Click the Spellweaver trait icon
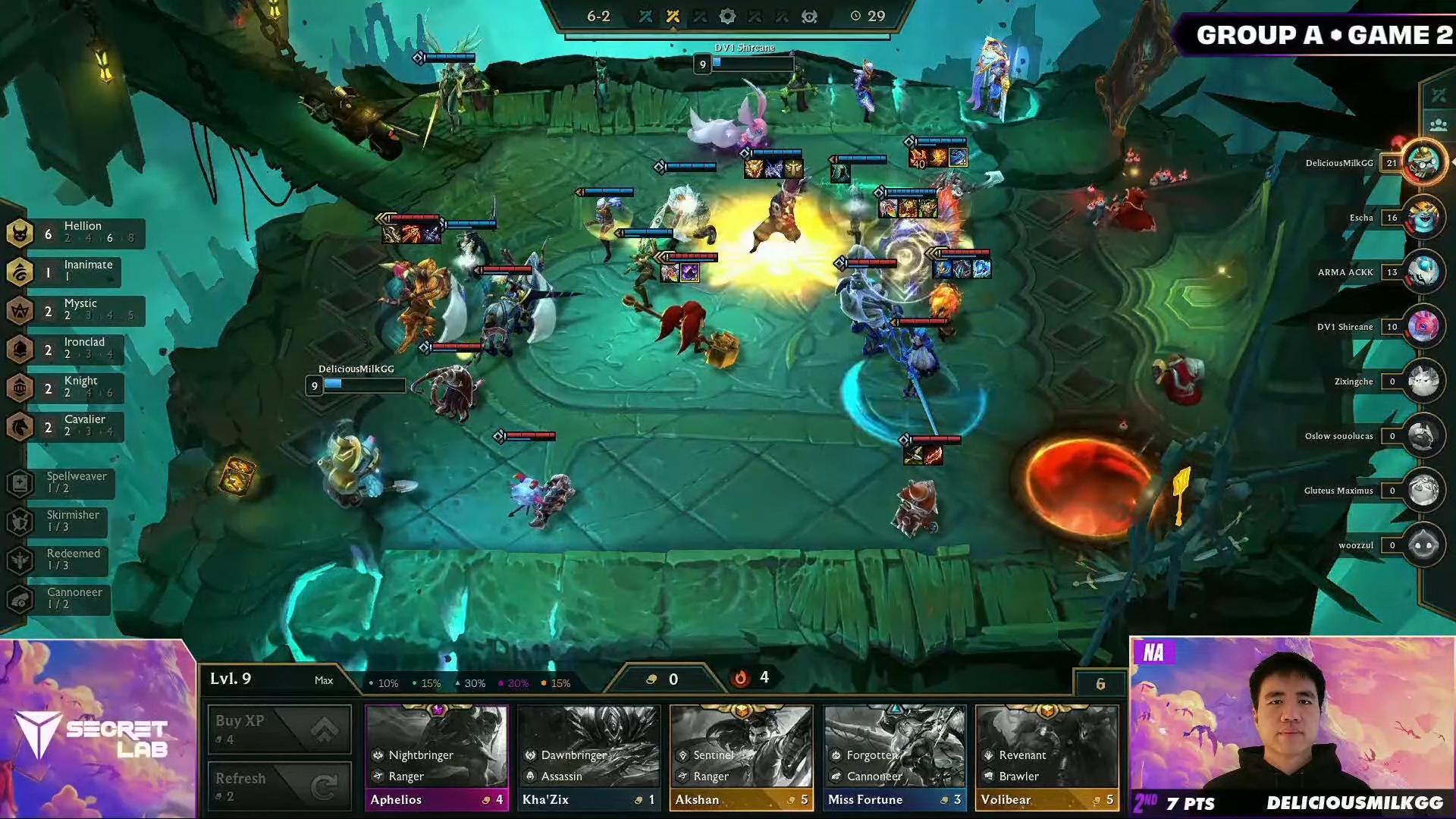 [18, 484]
